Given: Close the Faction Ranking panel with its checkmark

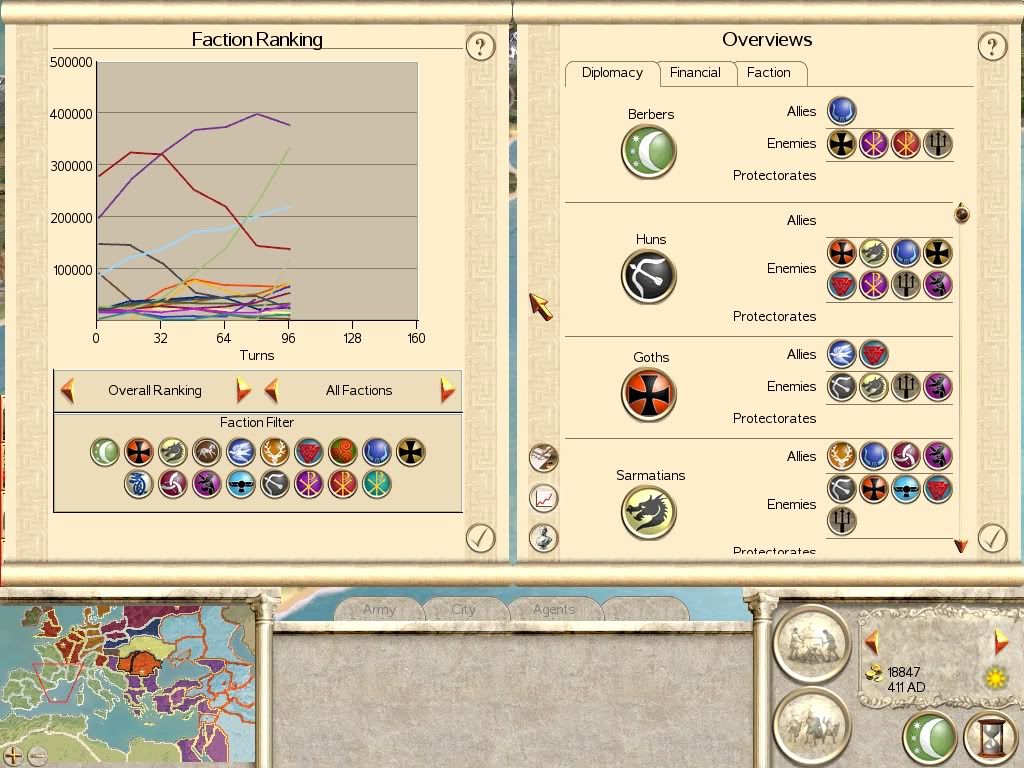Looking at the screenshot, I should pos(480,538).
